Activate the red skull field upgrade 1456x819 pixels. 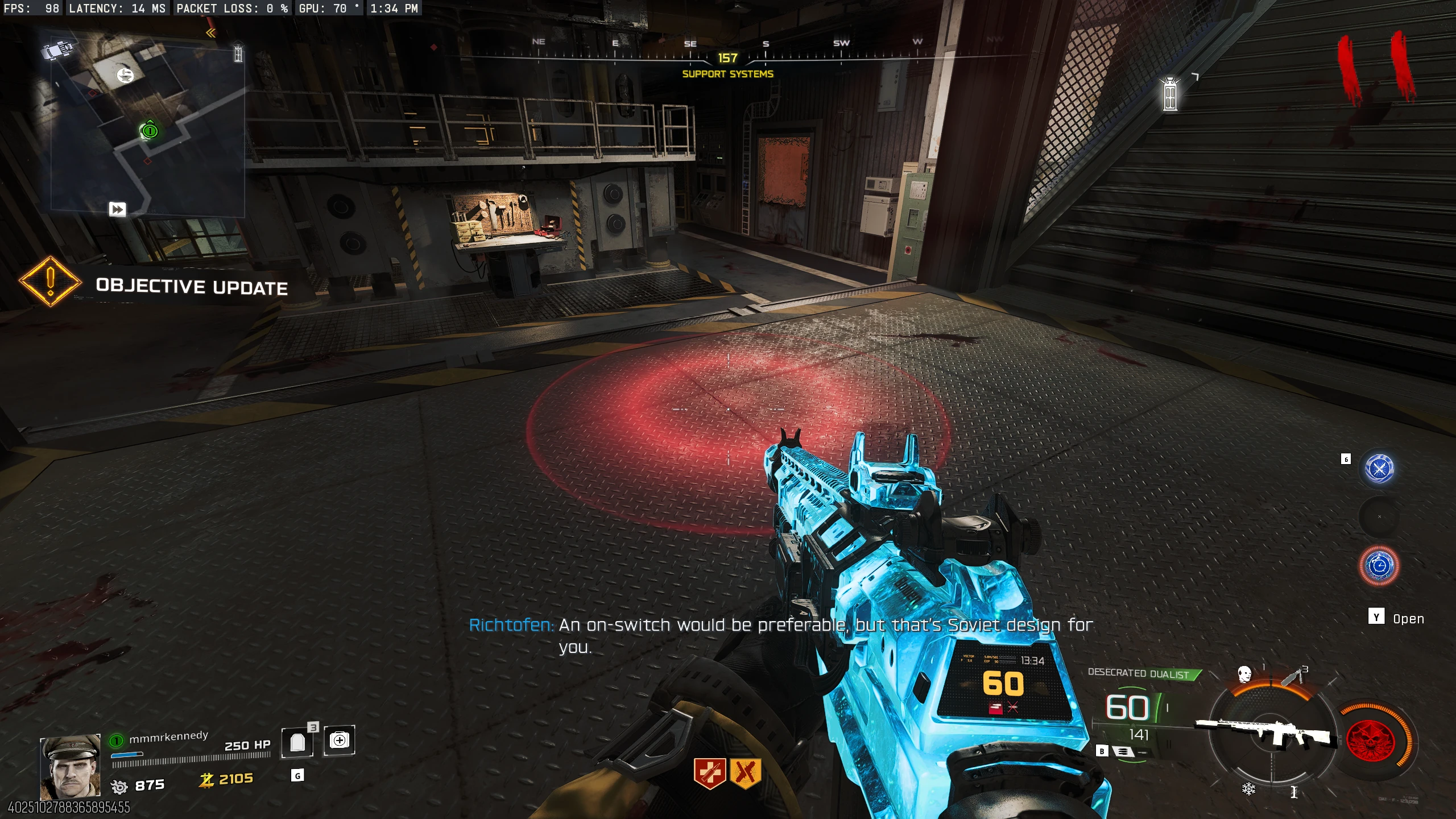(1371, 741)
